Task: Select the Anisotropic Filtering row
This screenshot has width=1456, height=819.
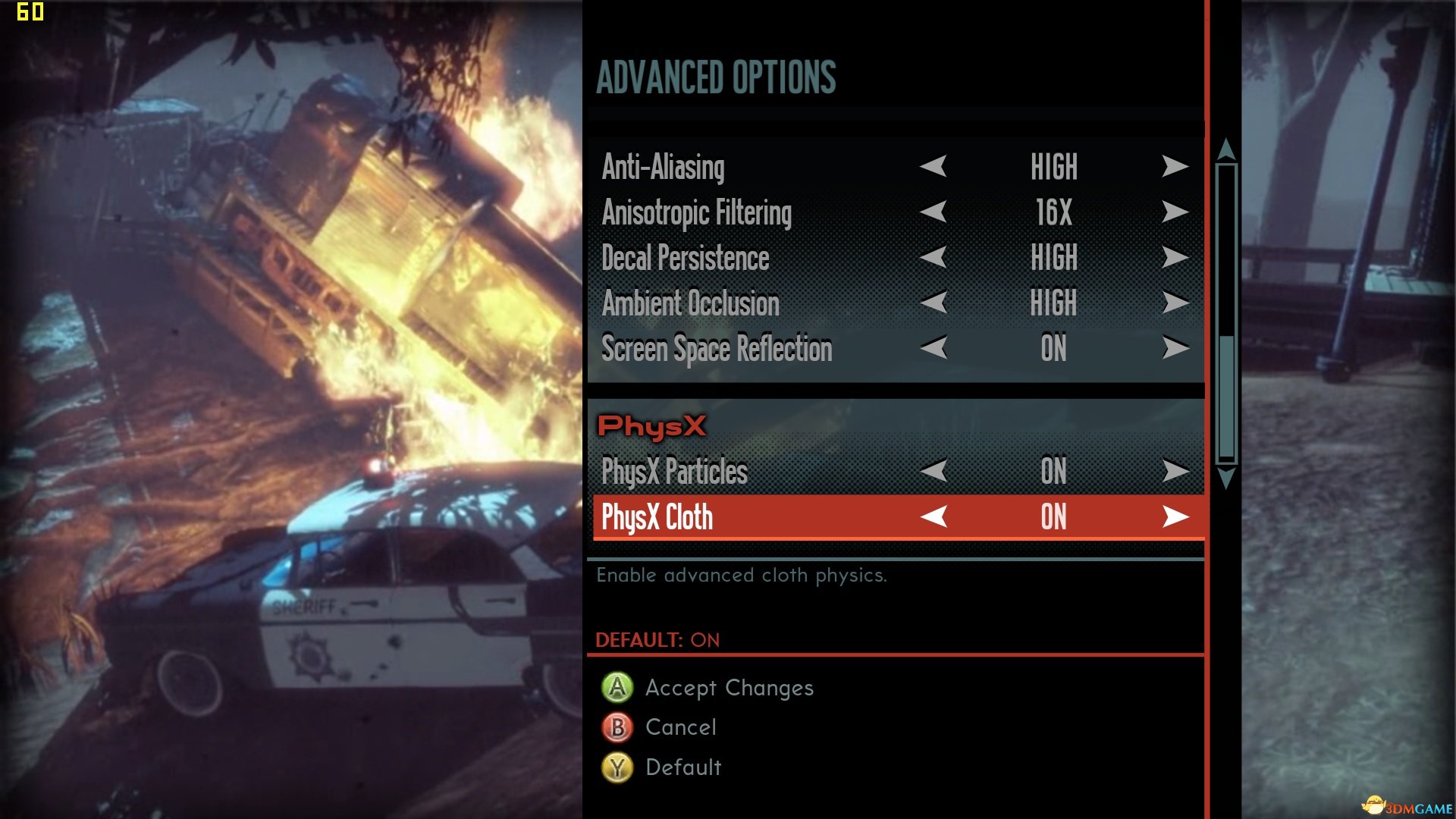Action: [696, 213]
